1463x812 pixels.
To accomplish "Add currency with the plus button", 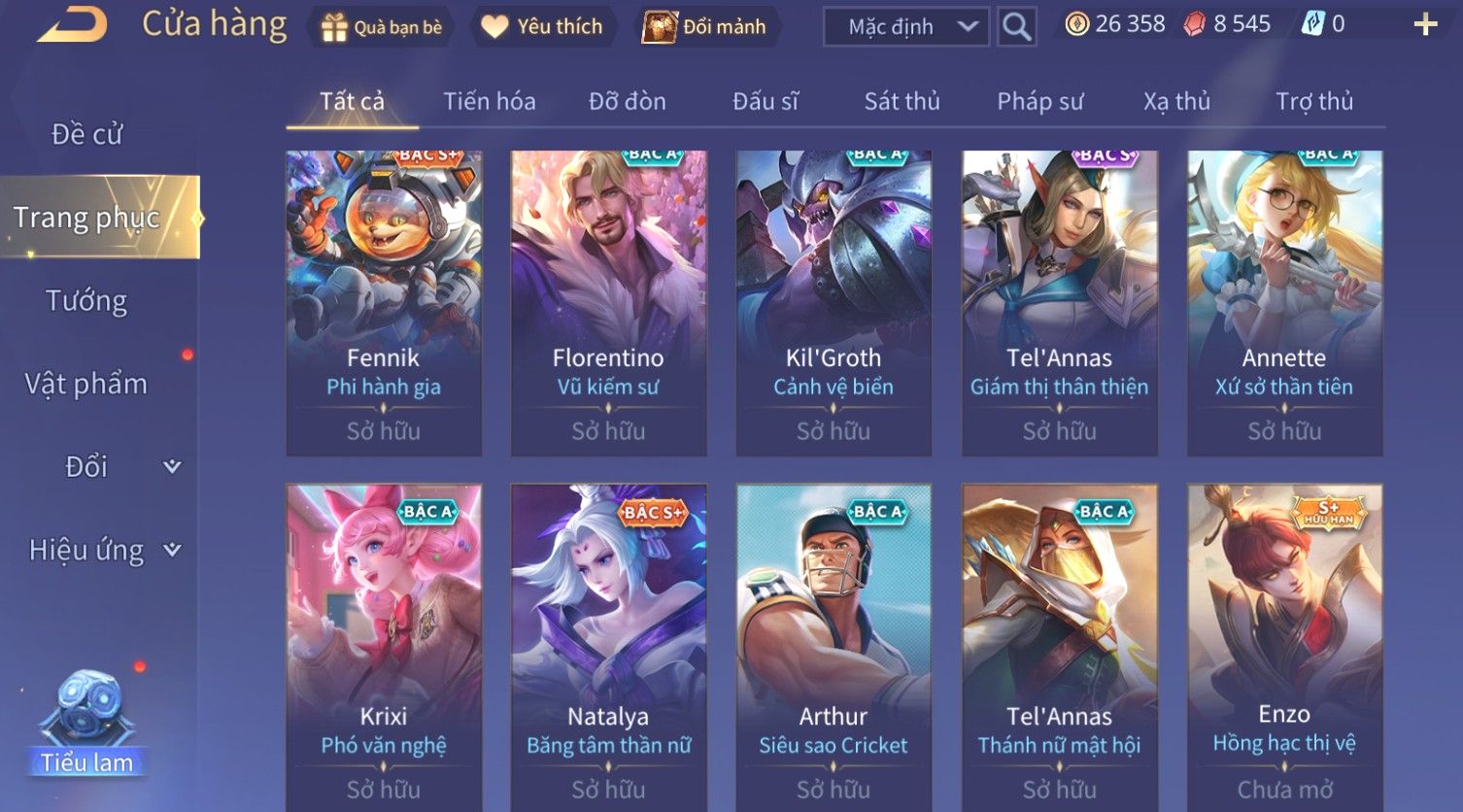I will (1425, 25).
